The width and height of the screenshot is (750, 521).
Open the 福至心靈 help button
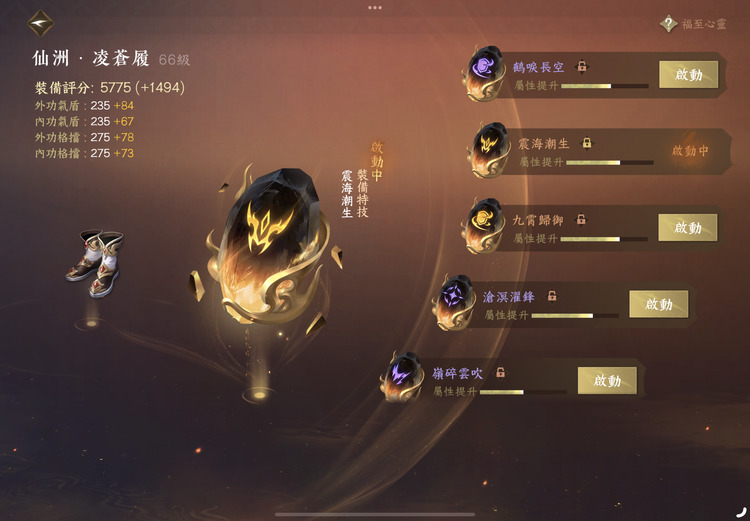click(668, 24)
